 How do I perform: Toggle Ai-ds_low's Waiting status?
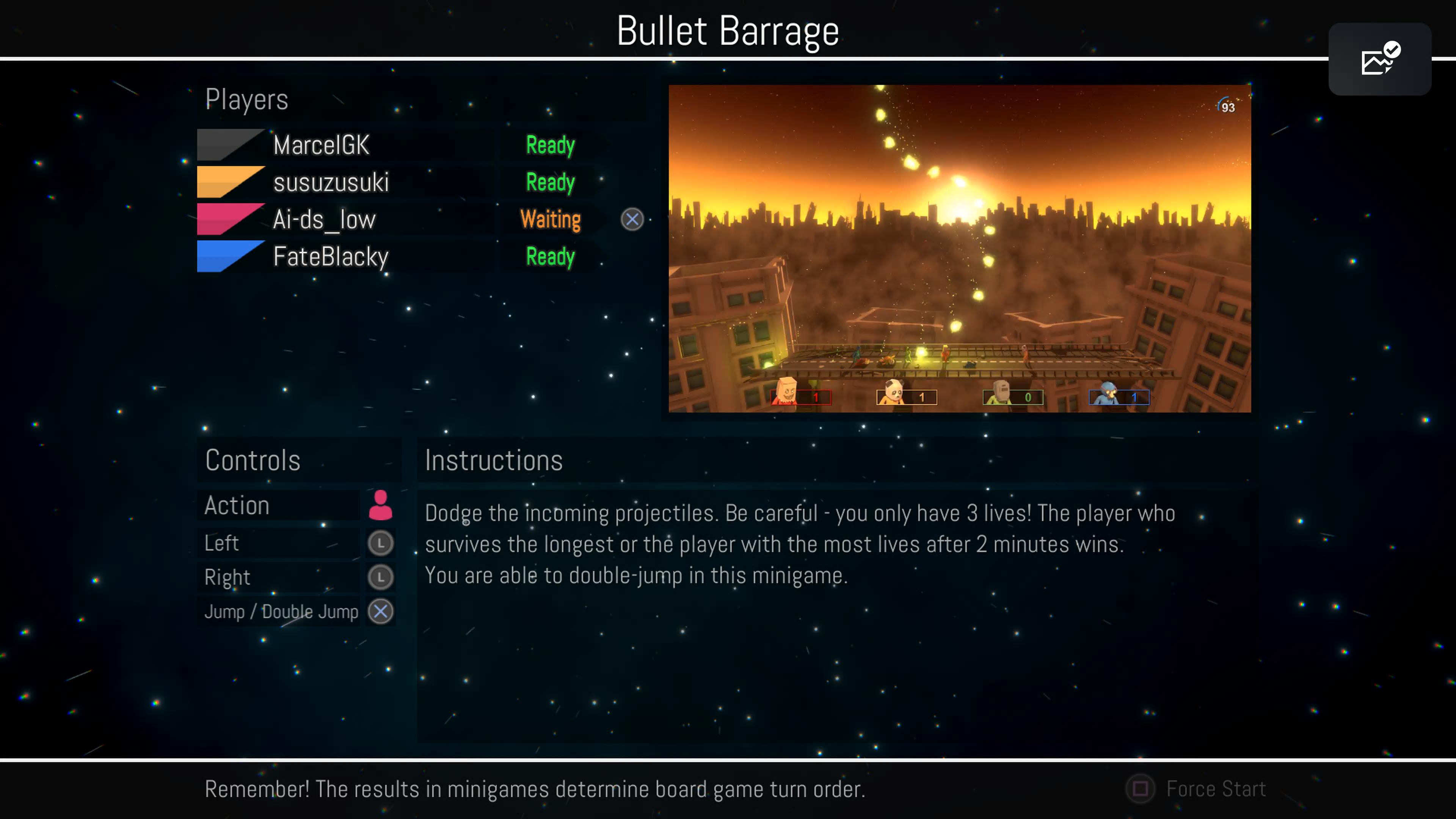click(549, 219)
